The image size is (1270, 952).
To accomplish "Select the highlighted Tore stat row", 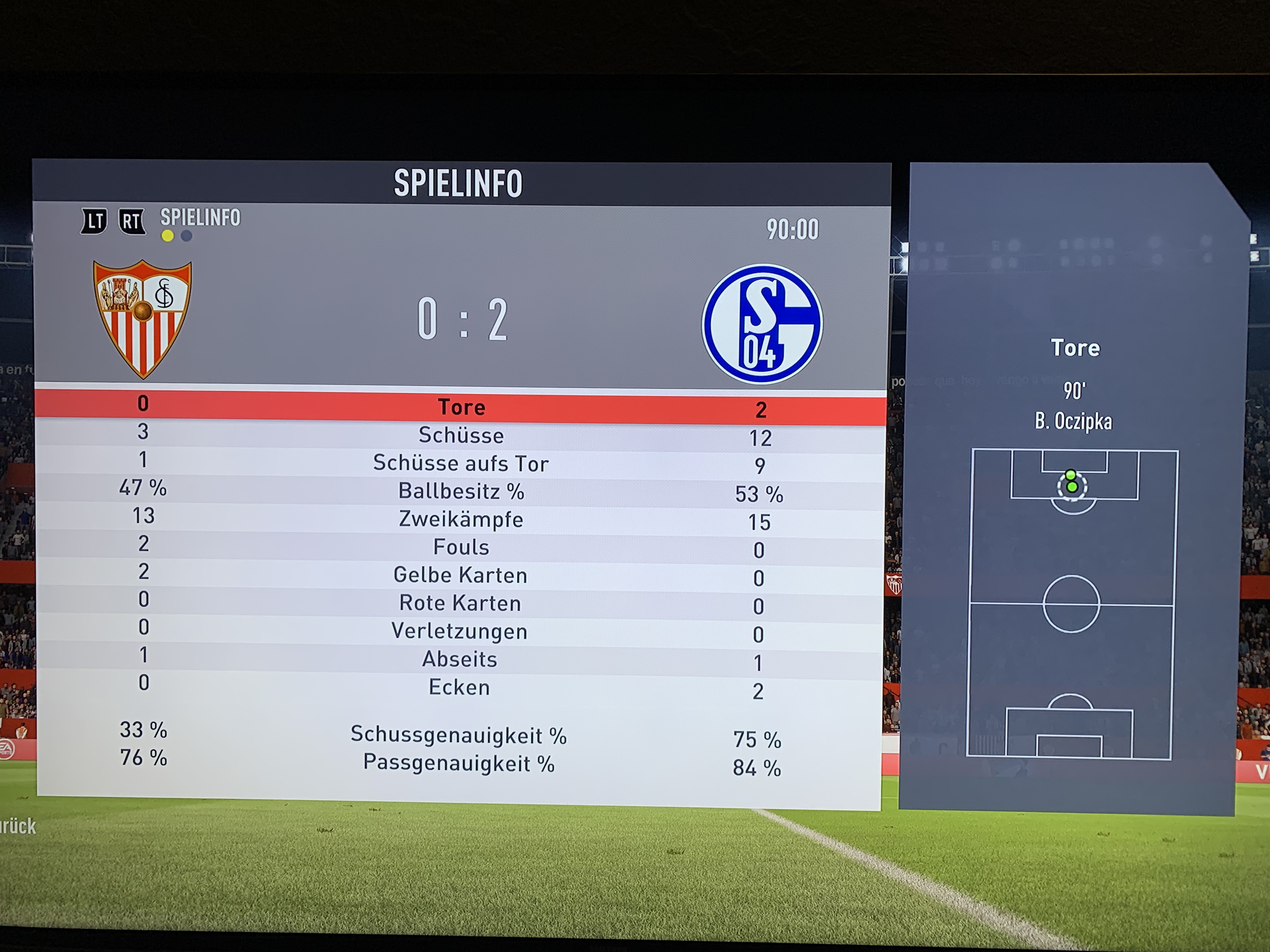I will tap(461, 407).
